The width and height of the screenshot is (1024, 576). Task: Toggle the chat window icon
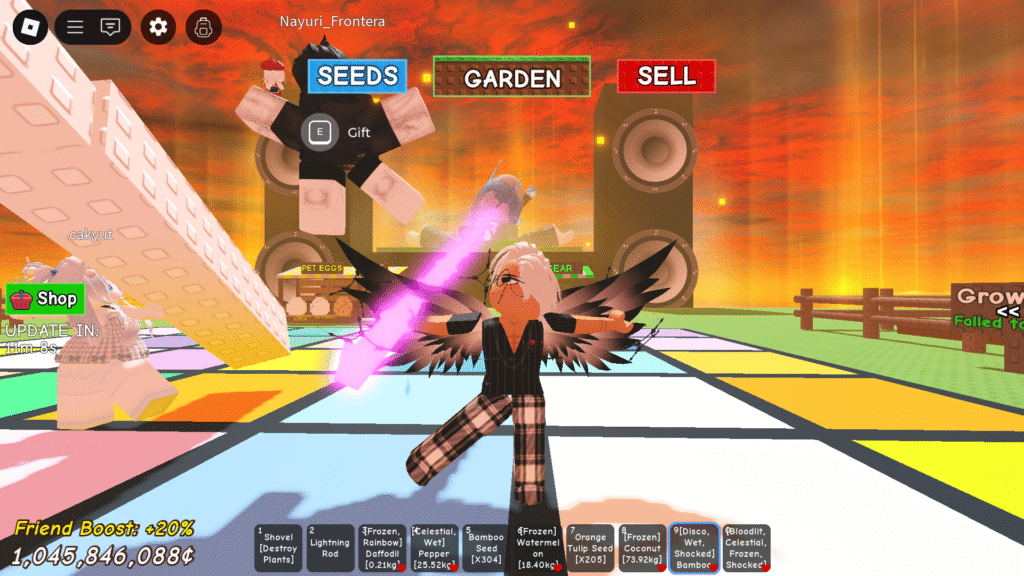pyautogui.click(x=111, y=27)
